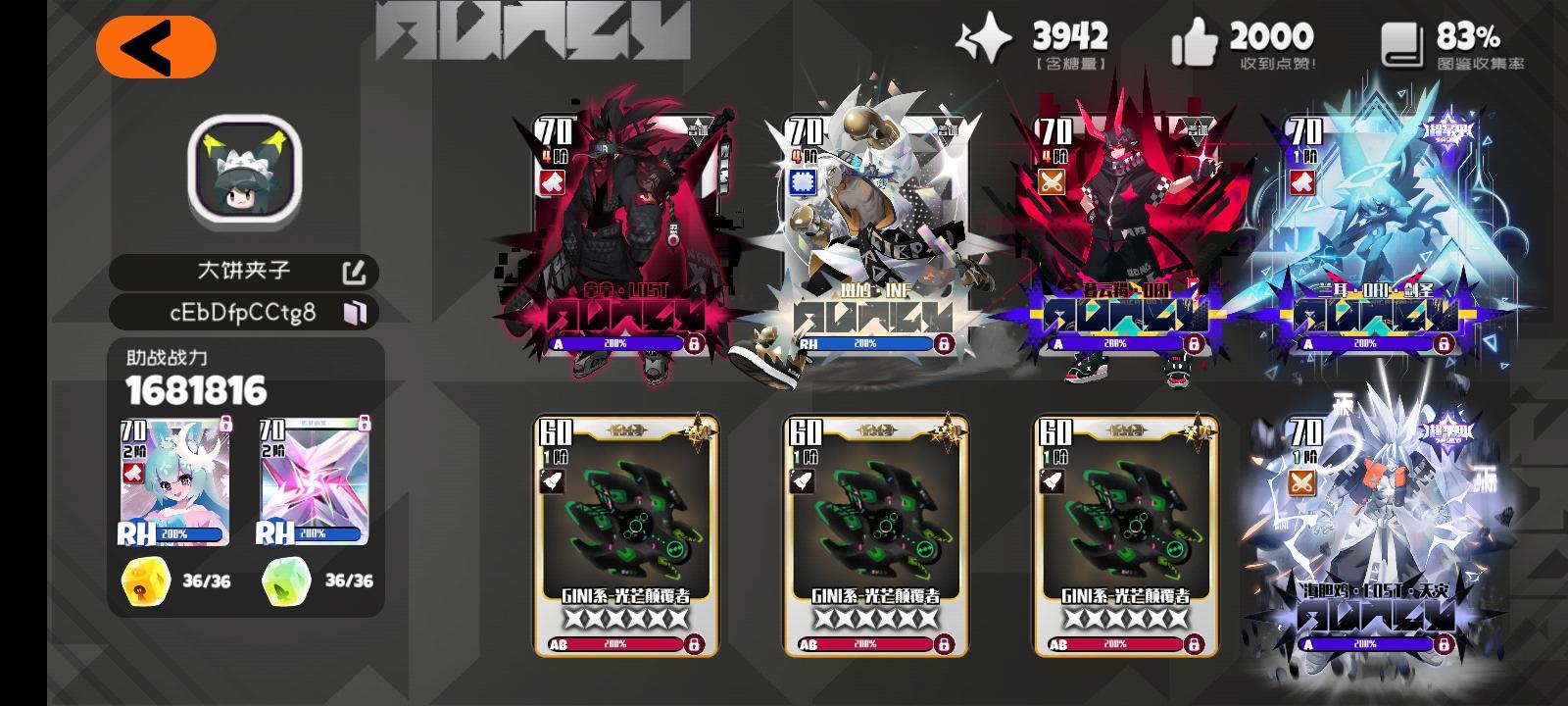Toggle the lock on the middle GINI card
The image size is (1568, 706).
tap(944, 643)
